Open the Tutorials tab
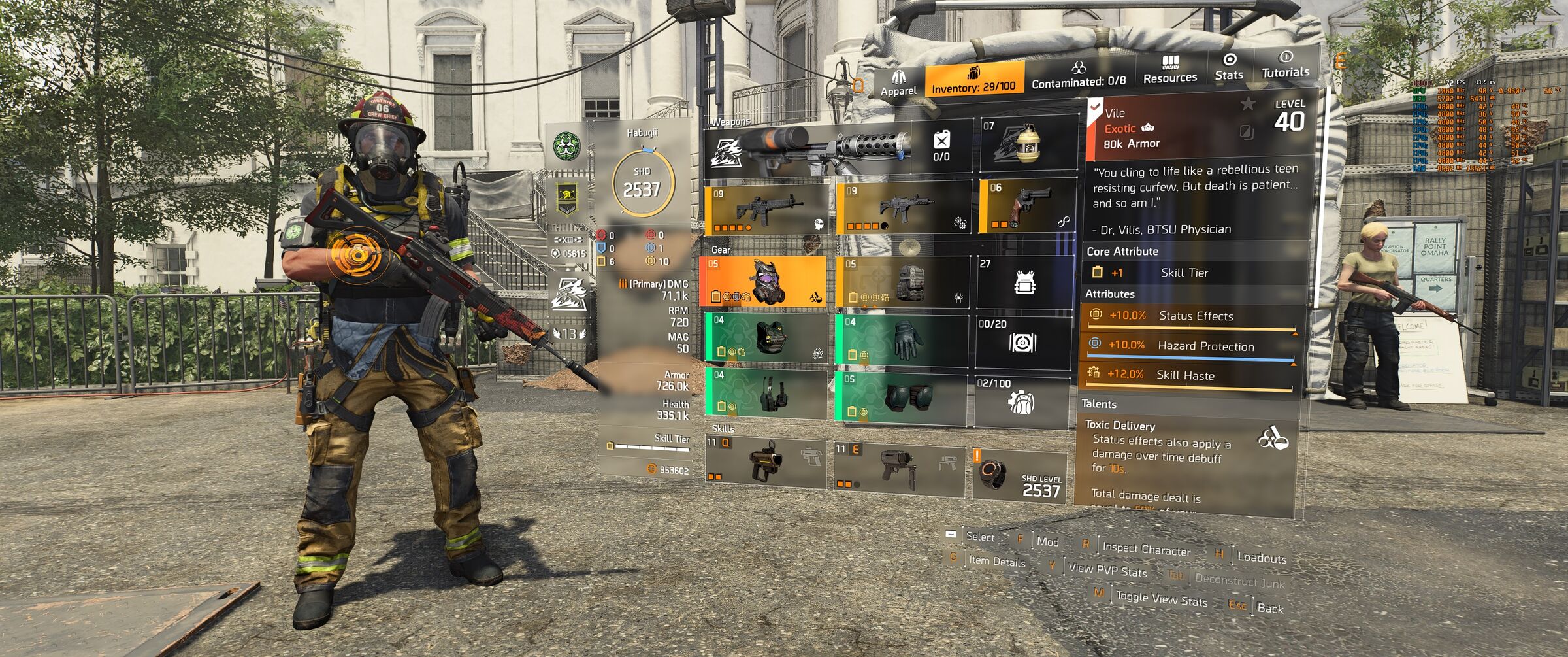The image size is (1568, 657). [x=1285, y=65]
